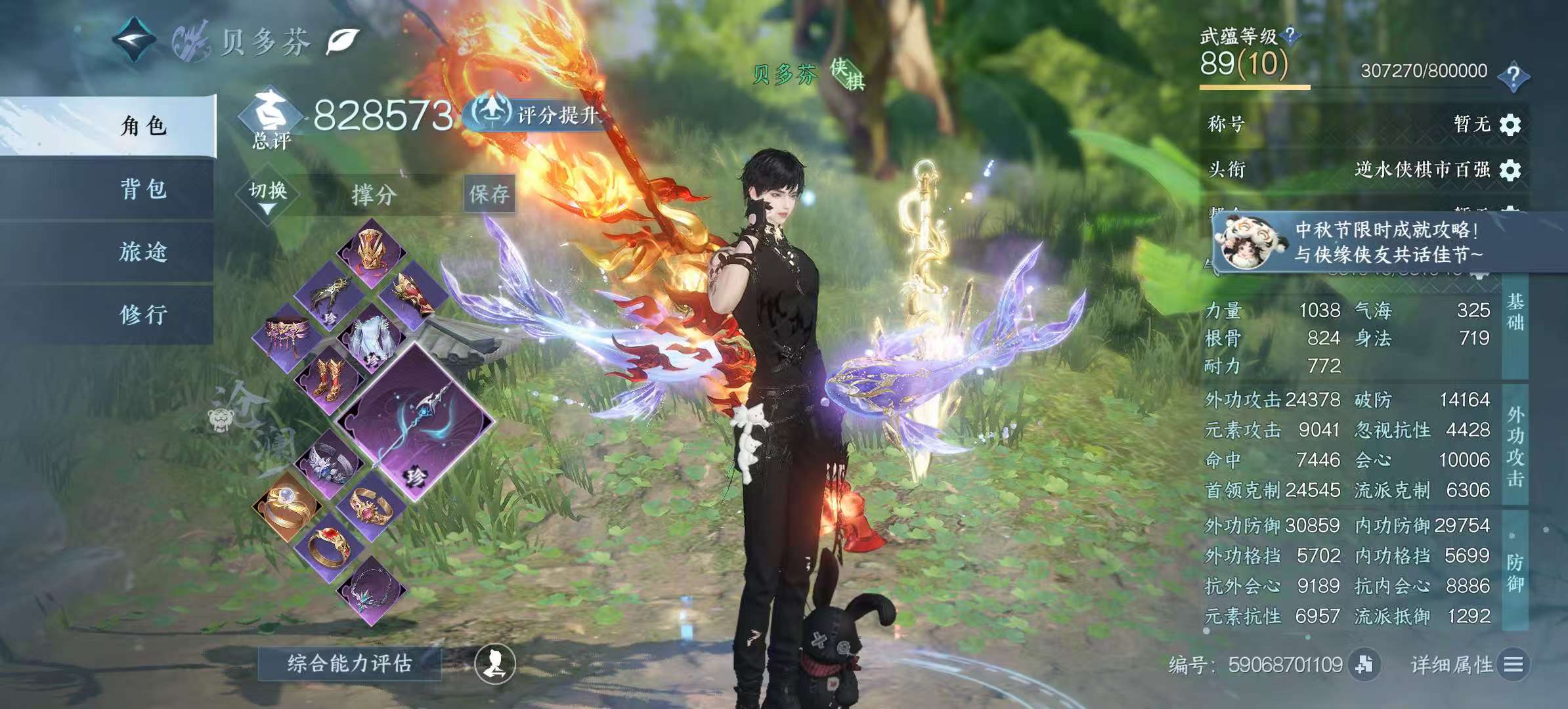Save the equipment set with 保存
The width and height of the screenshot is (1568, 709).
[x=489, y=194]
